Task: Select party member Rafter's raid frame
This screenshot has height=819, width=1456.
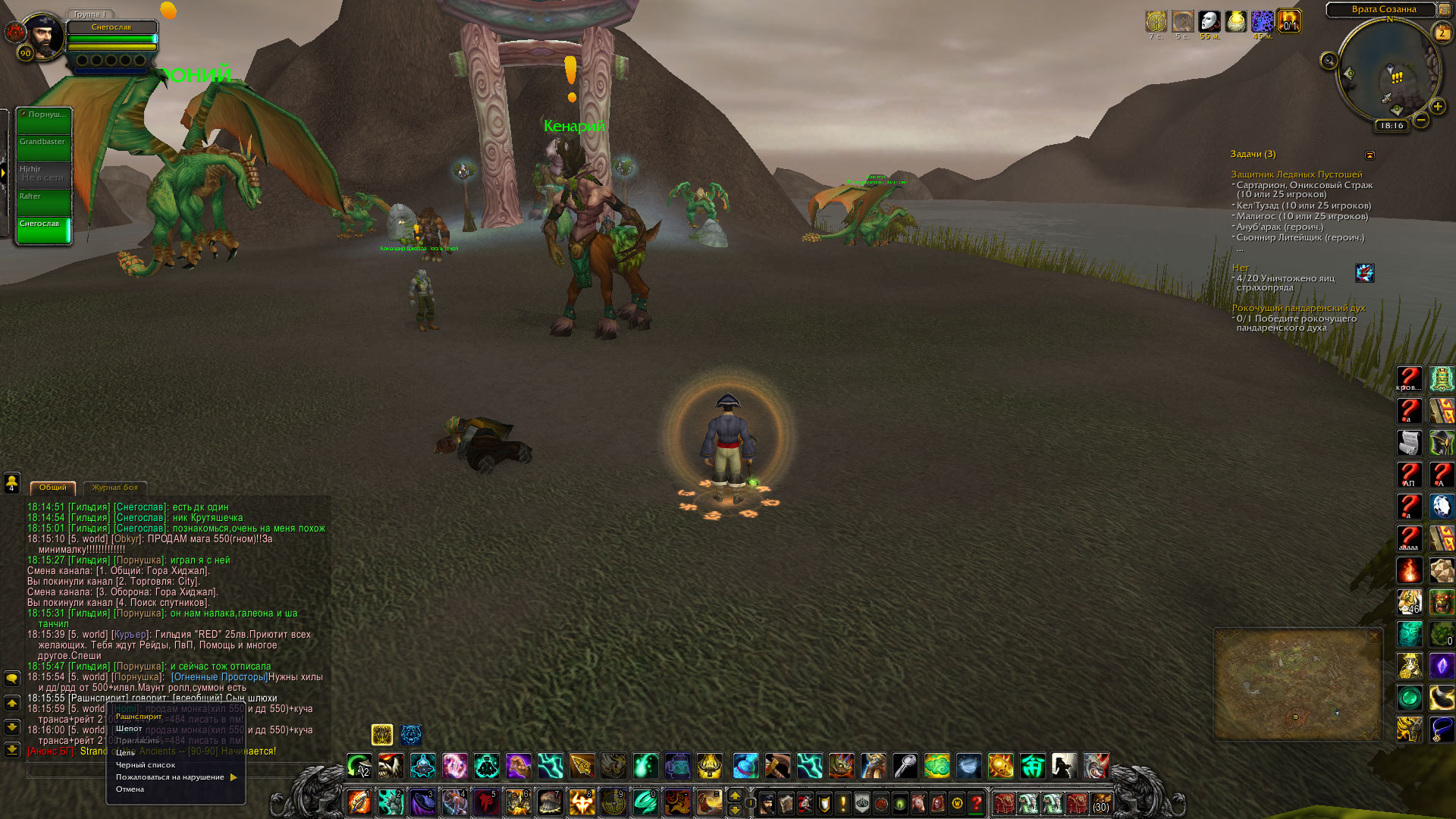Action: (x=44, y=203)
